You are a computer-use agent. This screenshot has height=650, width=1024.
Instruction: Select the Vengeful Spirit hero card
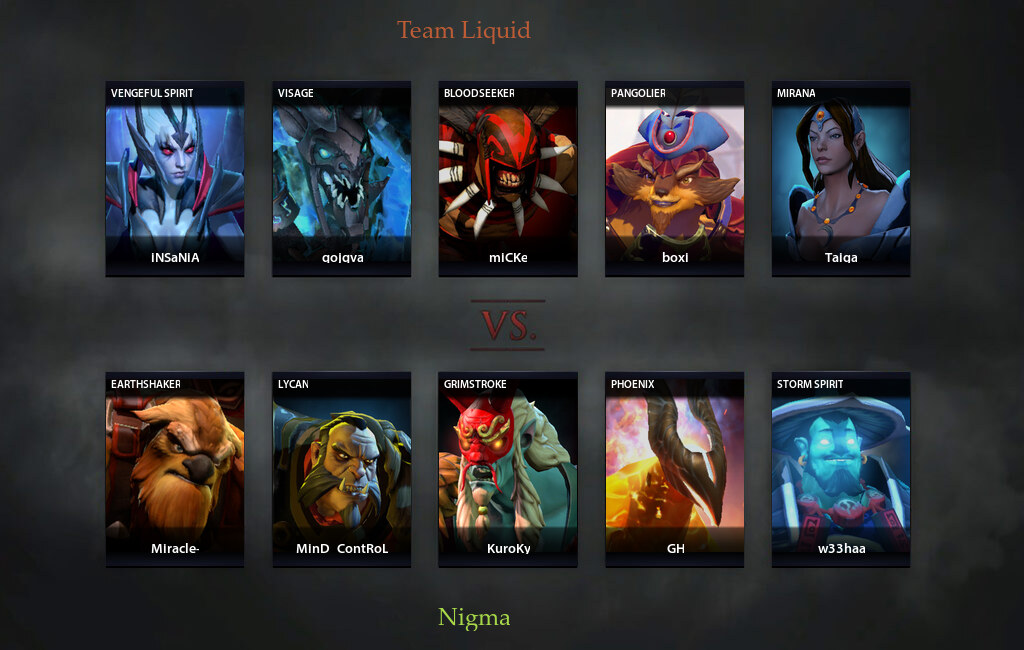[x=175, y=178]
